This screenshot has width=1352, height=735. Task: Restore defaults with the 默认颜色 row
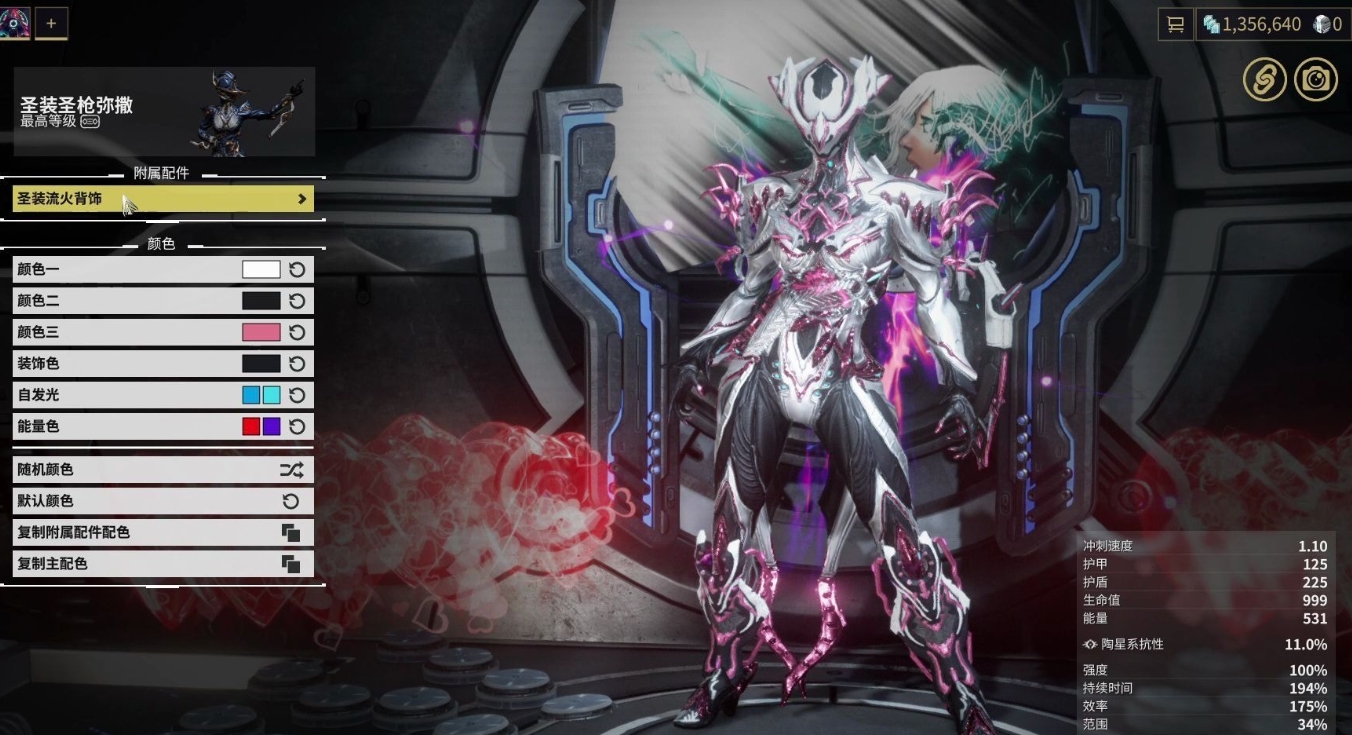(150, 500)
